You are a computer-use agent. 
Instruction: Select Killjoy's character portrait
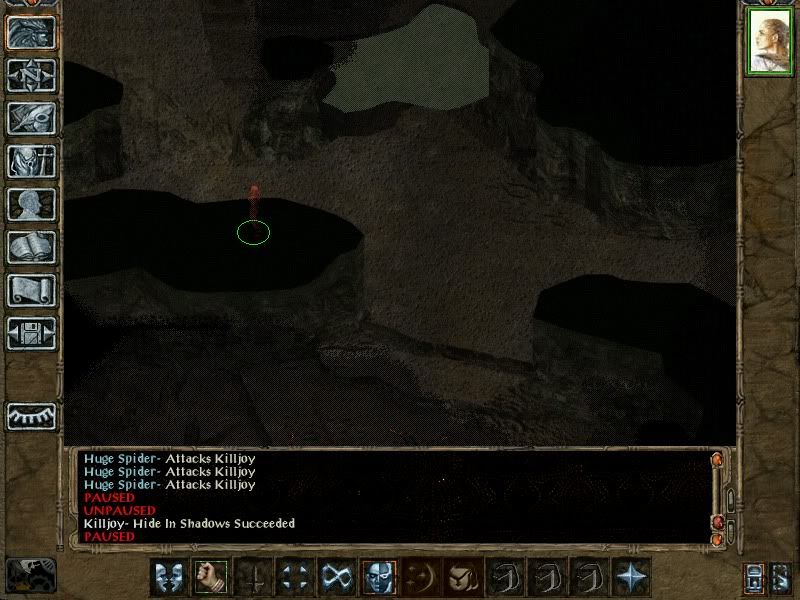[769, 42]
